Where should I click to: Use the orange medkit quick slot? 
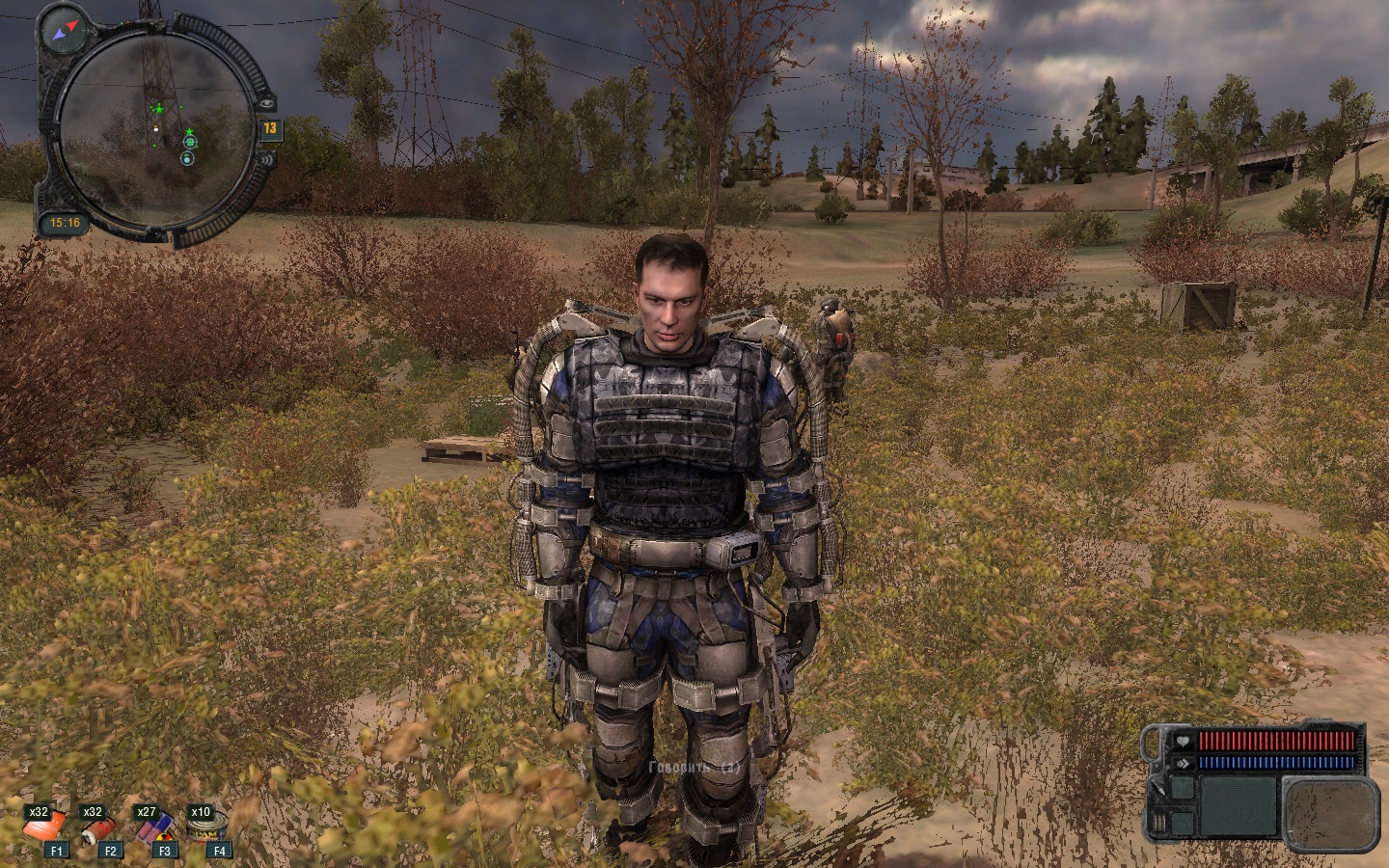pos(46,828)
